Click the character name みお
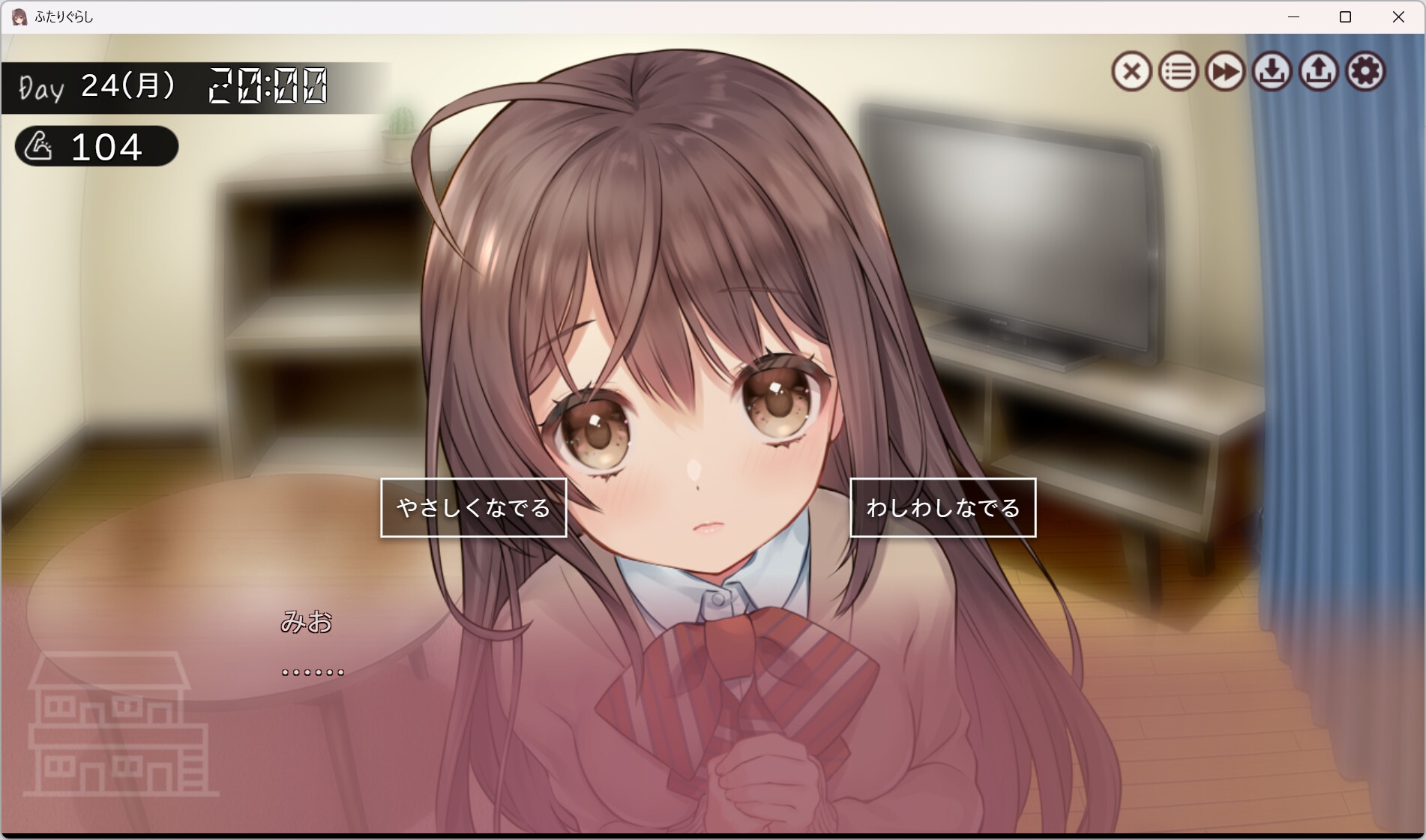 pyautogui.click(x=307, y=622)
